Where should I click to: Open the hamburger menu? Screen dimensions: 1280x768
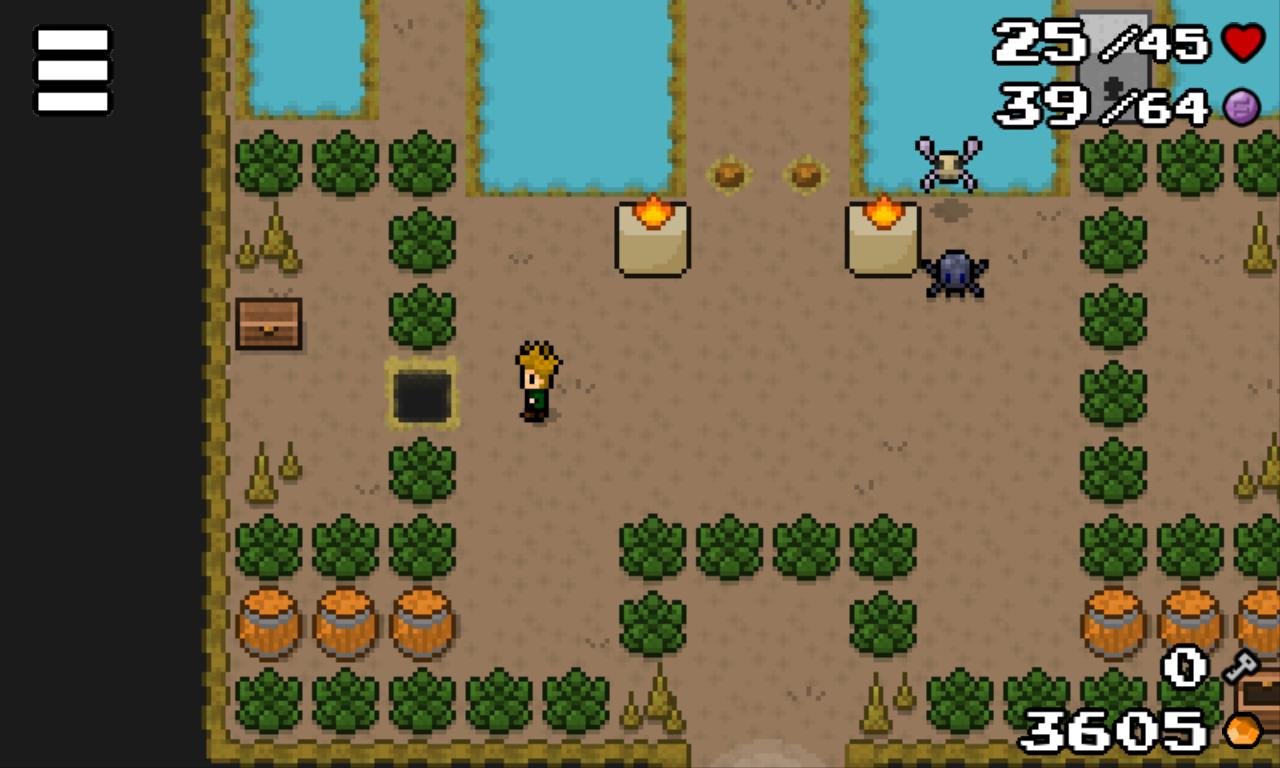[x=71, y=69]
